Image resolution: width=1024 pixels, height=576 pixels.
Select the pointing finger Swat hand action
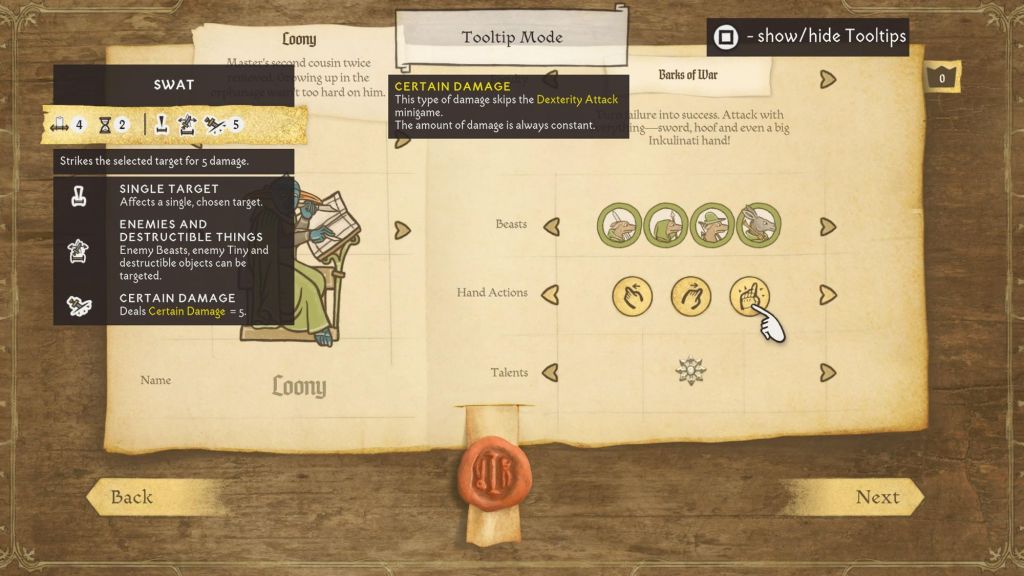[x=750, y=296]
